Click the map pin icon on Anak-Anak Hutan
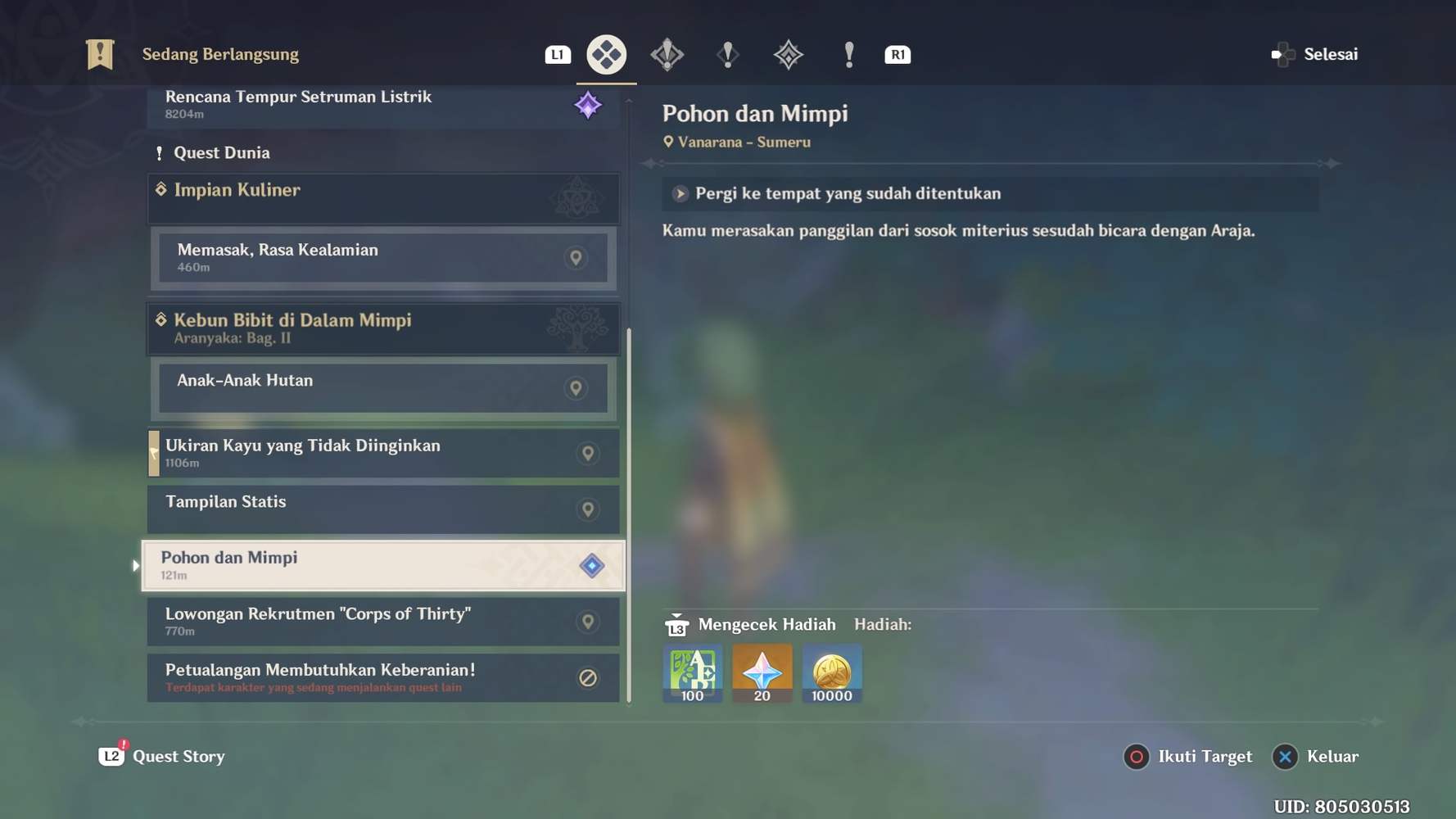Viewport: 1456px width, 819px height. tap(576, 387)
